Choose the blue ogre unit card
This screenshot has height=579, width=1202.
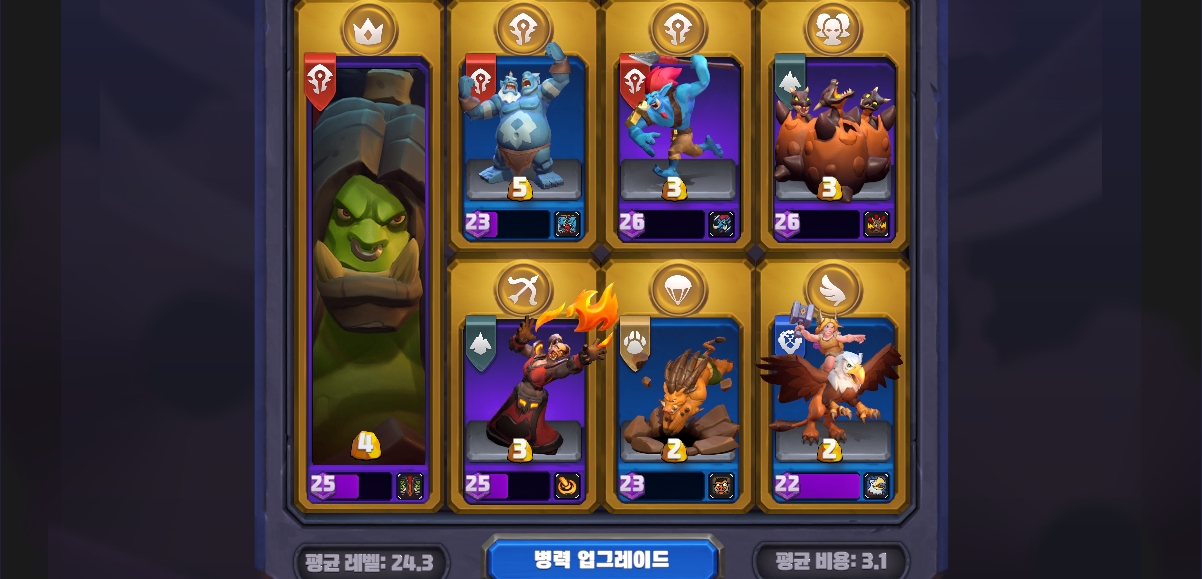pos(522,130)
